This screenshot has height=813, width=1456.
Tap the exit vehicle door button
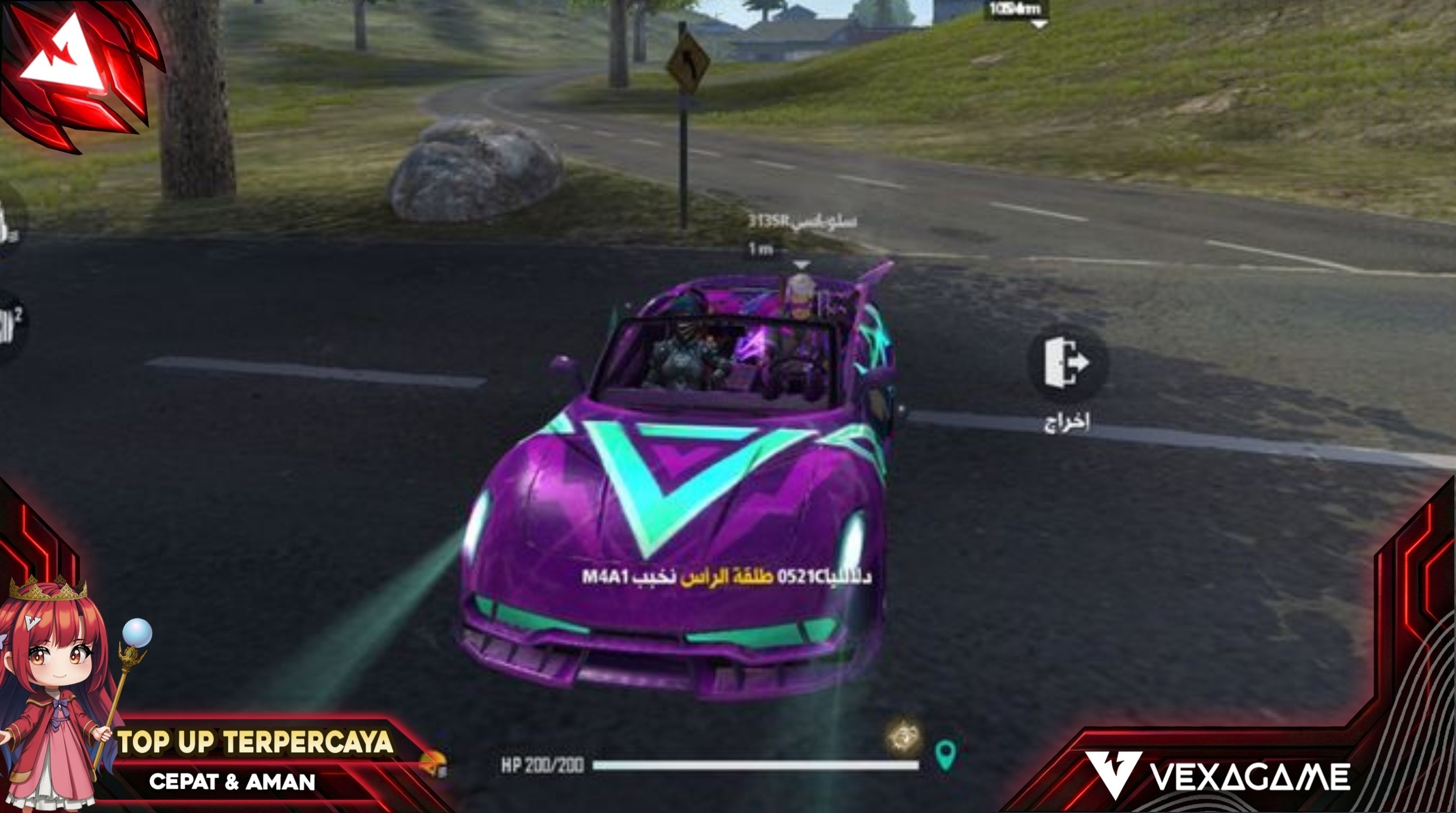[x=1066, y=363]
